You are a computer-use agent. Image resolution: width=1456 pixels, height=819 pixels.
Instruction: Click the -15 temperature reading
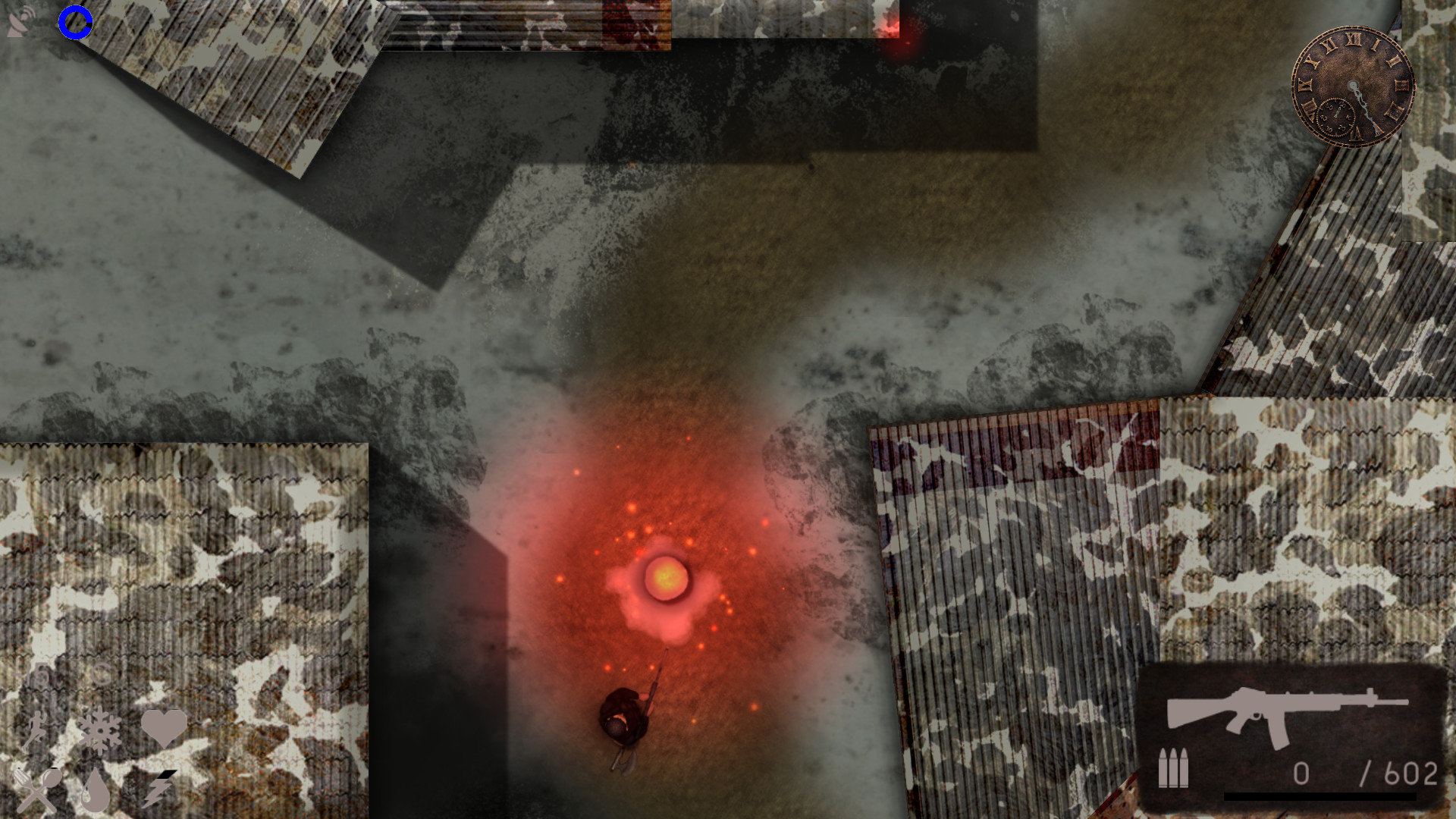coord(31,673)
